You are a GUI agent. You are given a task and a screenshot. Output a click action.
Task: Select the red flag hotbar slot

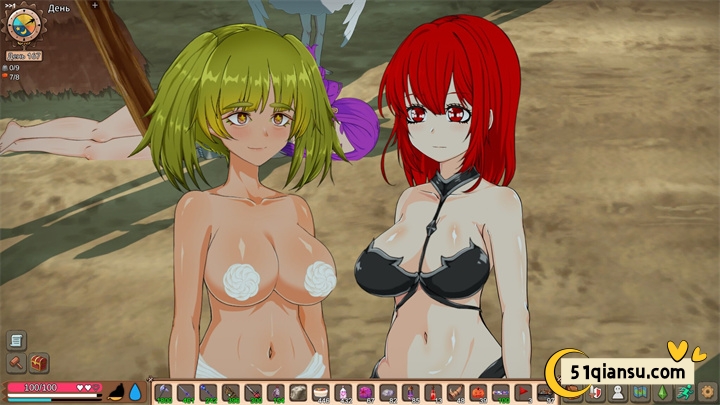523,392
